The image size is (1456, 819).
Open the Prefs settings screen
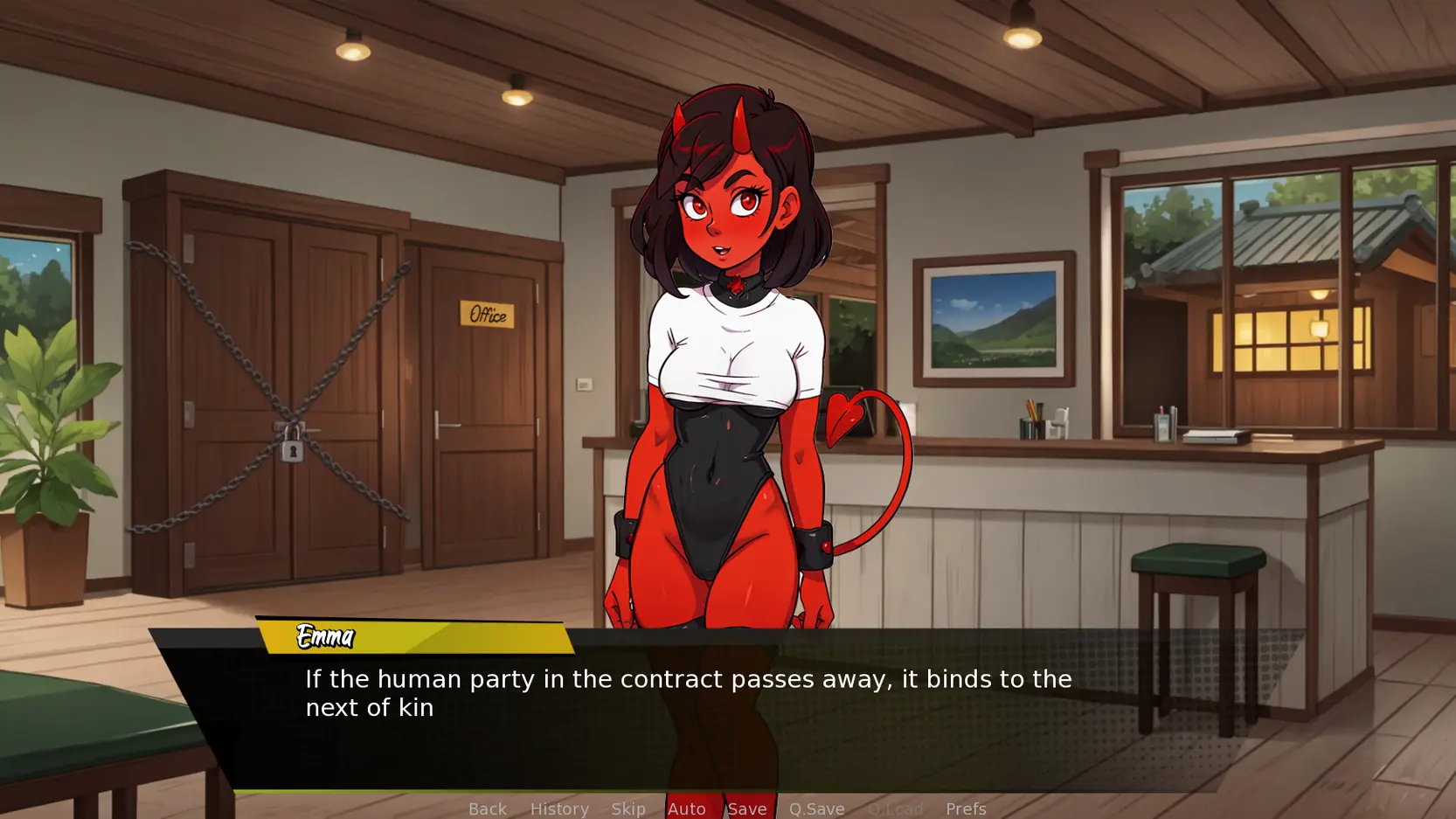click(x=966, y=809)
